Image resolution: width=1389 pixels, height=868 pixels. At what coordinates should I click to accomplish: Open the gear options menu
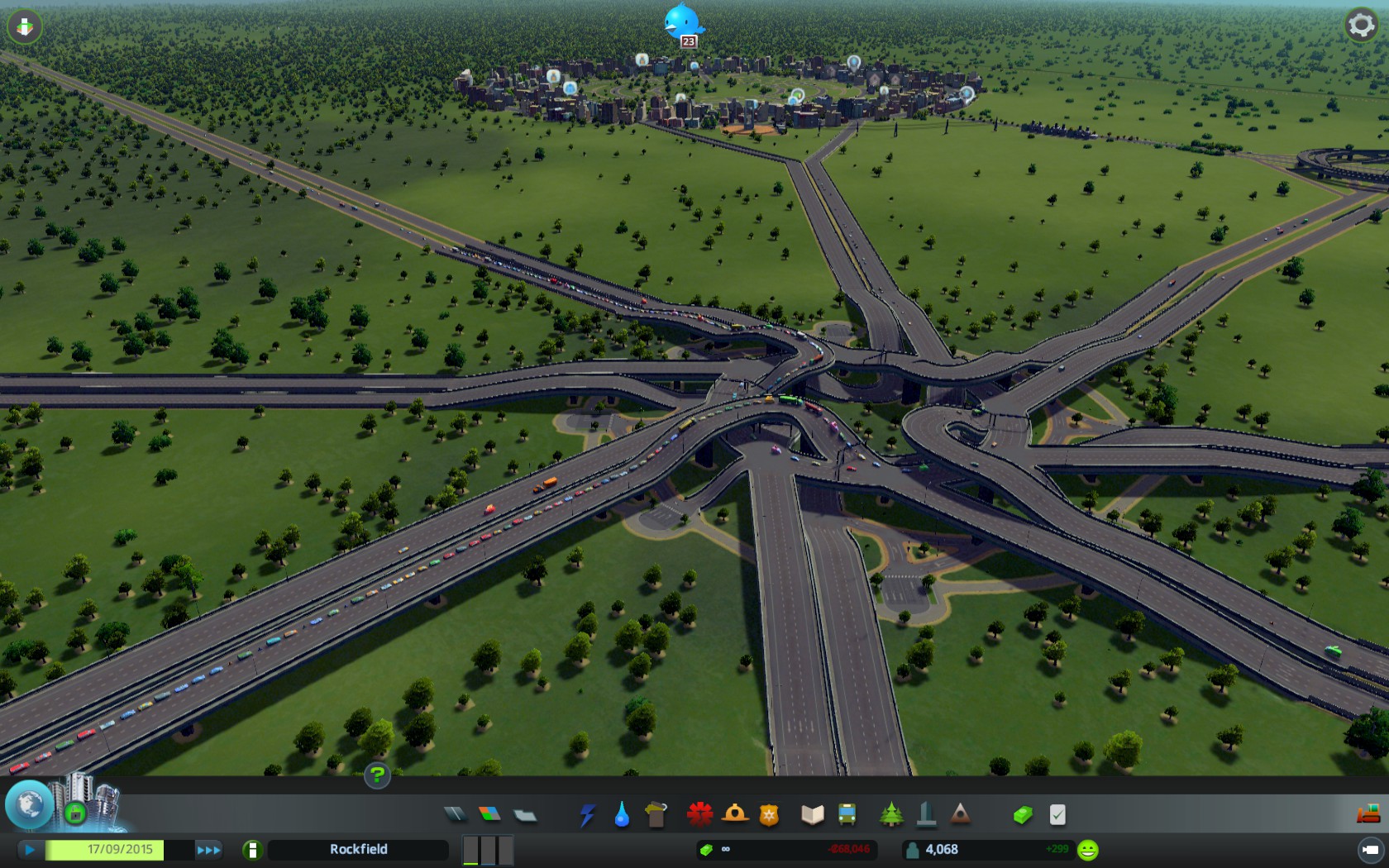point(1361,26)
